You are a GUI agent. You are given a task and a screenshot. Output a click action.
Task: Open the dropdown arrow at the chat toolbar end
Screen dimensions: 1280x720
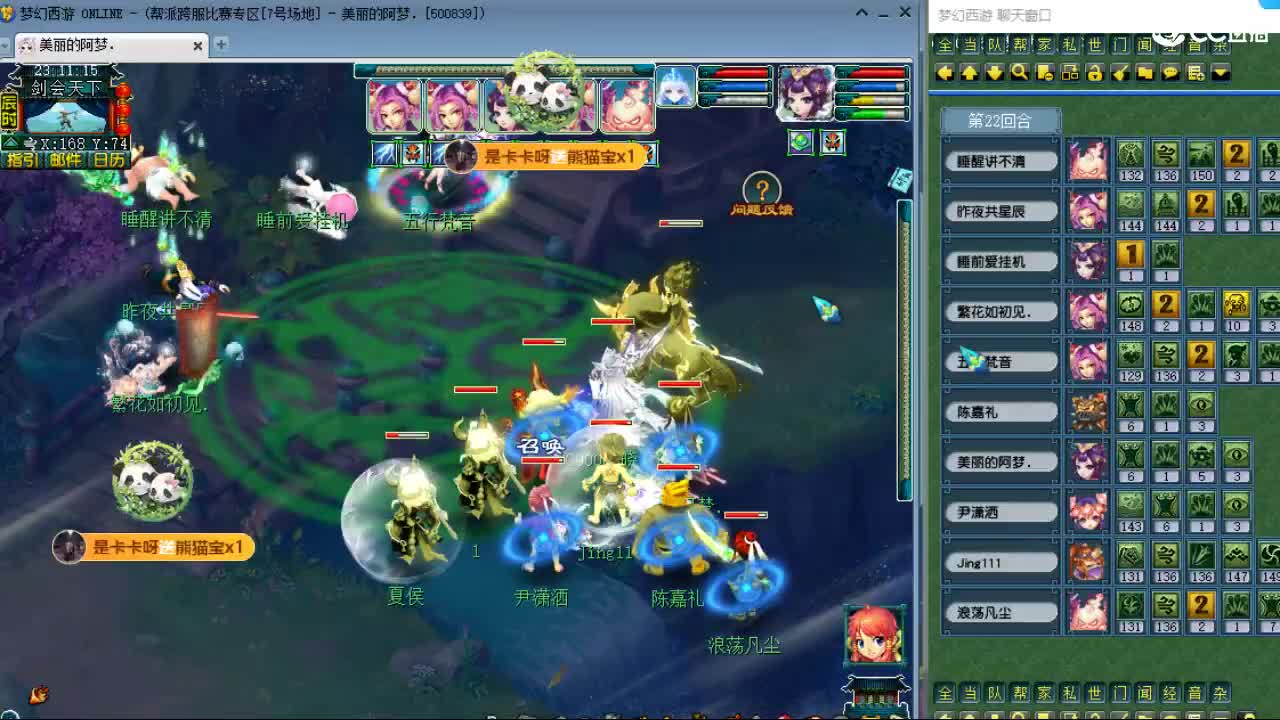coord(1222,72)
